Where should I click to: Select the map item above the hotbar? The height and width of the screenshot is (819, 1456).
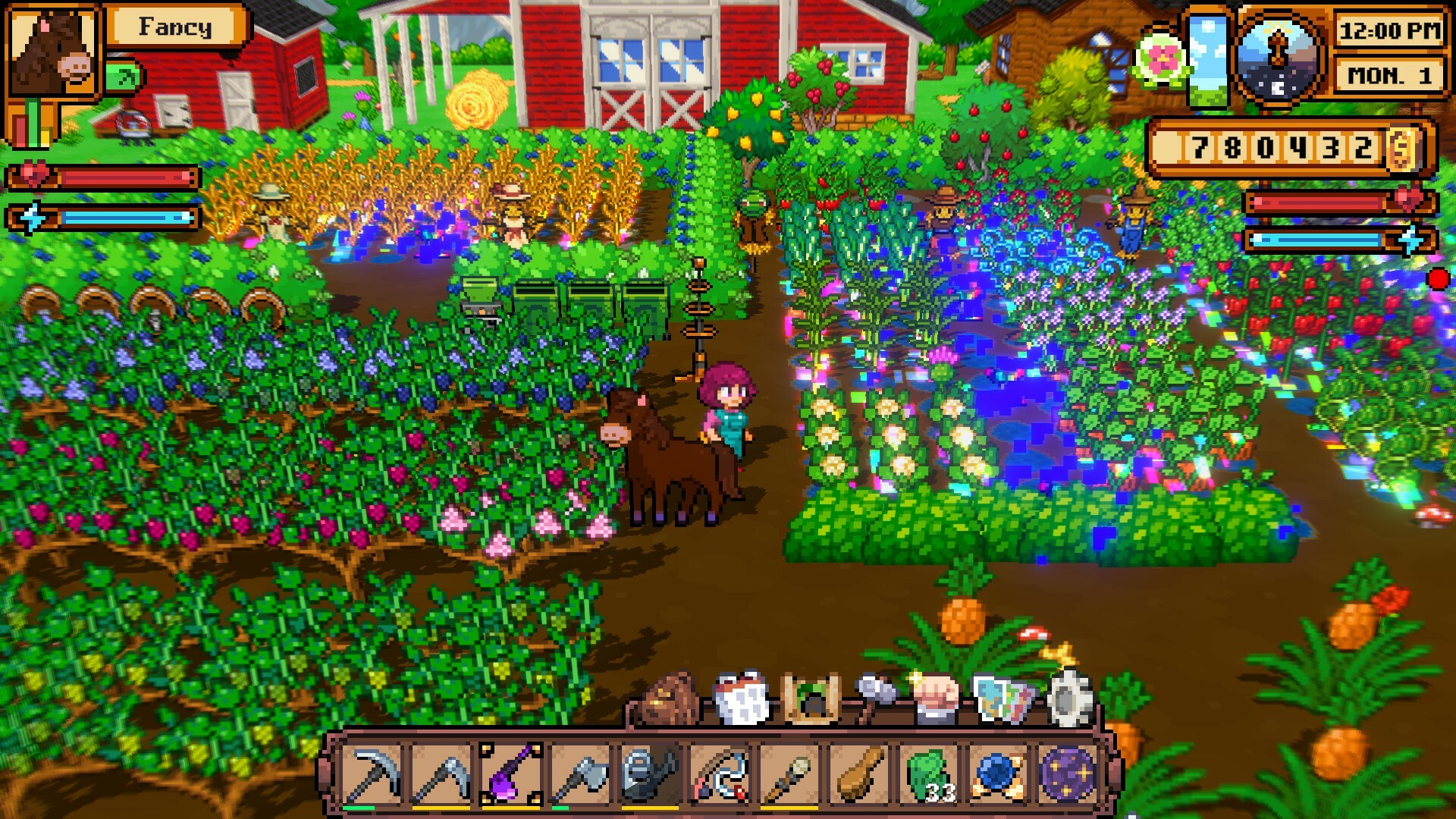[x=1003, y=694]
